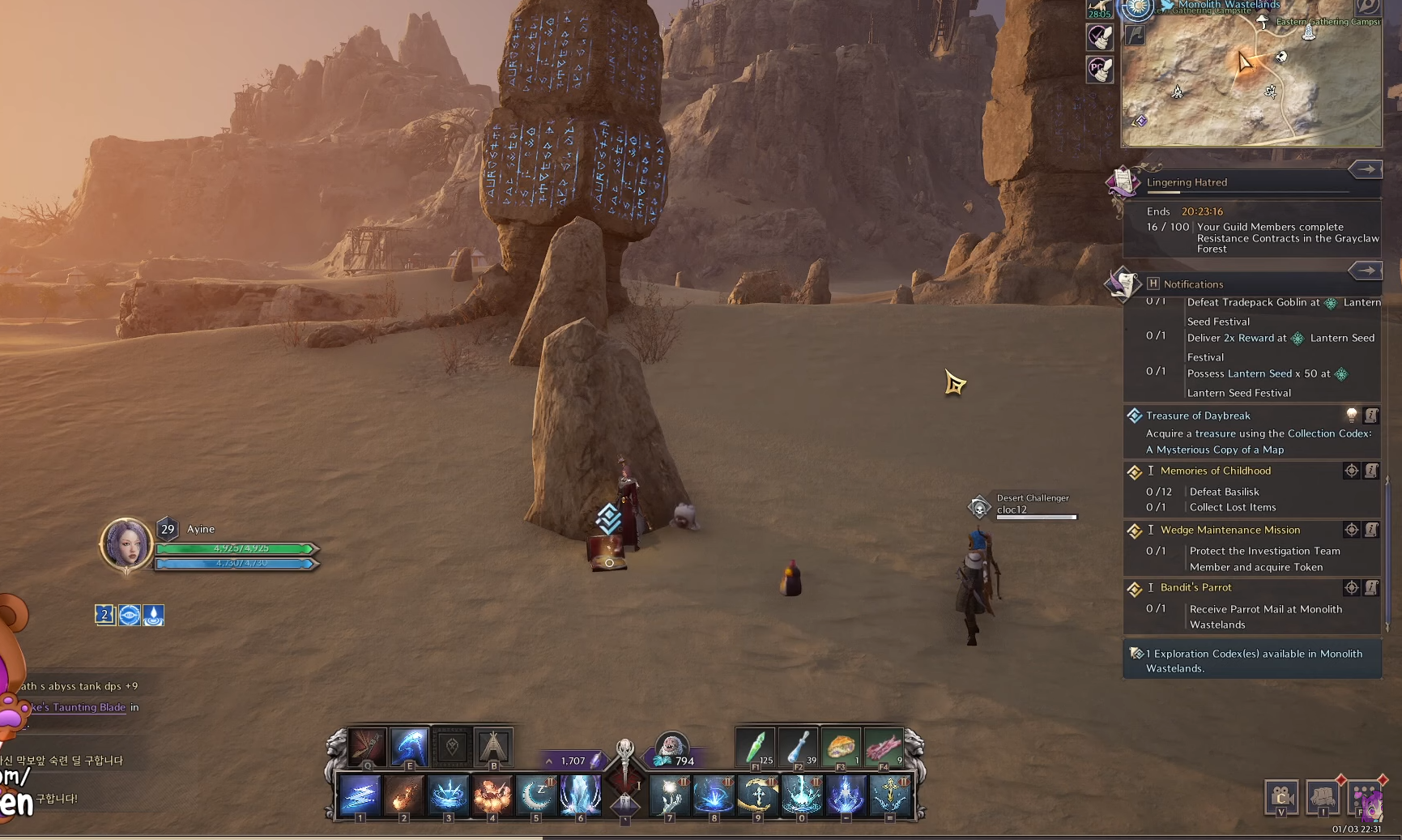1402x840 pixels.
Task: Use the crescent moon sleep skill
Action: (535, 795)
